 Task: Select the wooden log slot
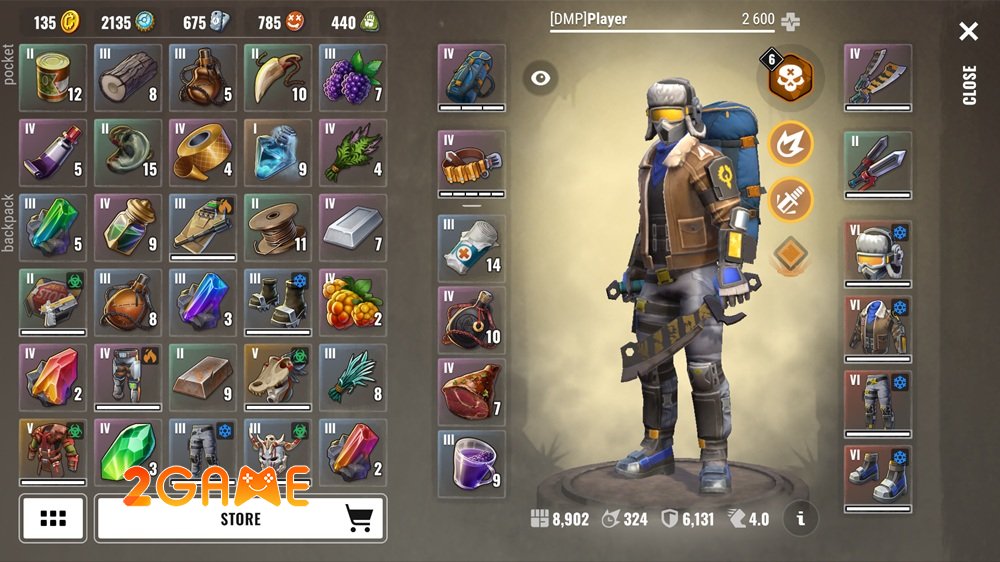click(x=128, y=77)
